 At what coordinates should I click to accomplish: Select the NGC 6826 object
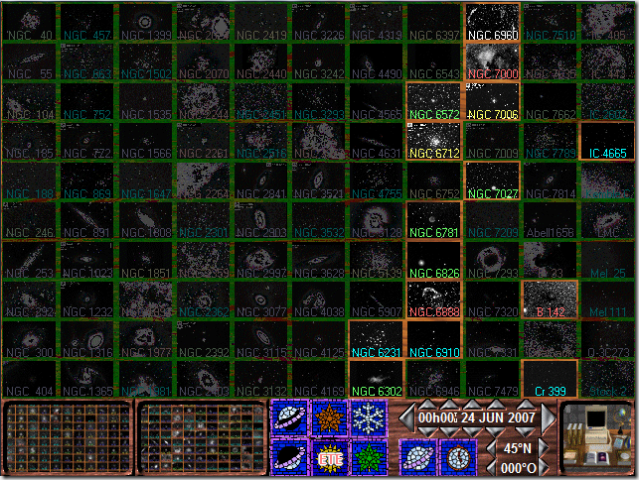tap(434, 260)
